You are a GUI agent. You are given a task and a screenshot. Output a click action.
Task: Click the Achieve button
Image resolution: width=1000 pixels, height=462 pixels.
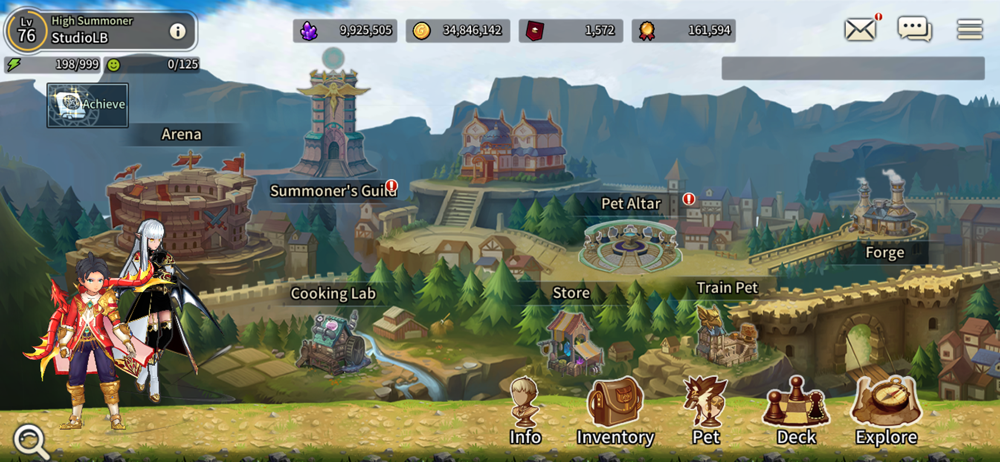click(x=88, y=105)
